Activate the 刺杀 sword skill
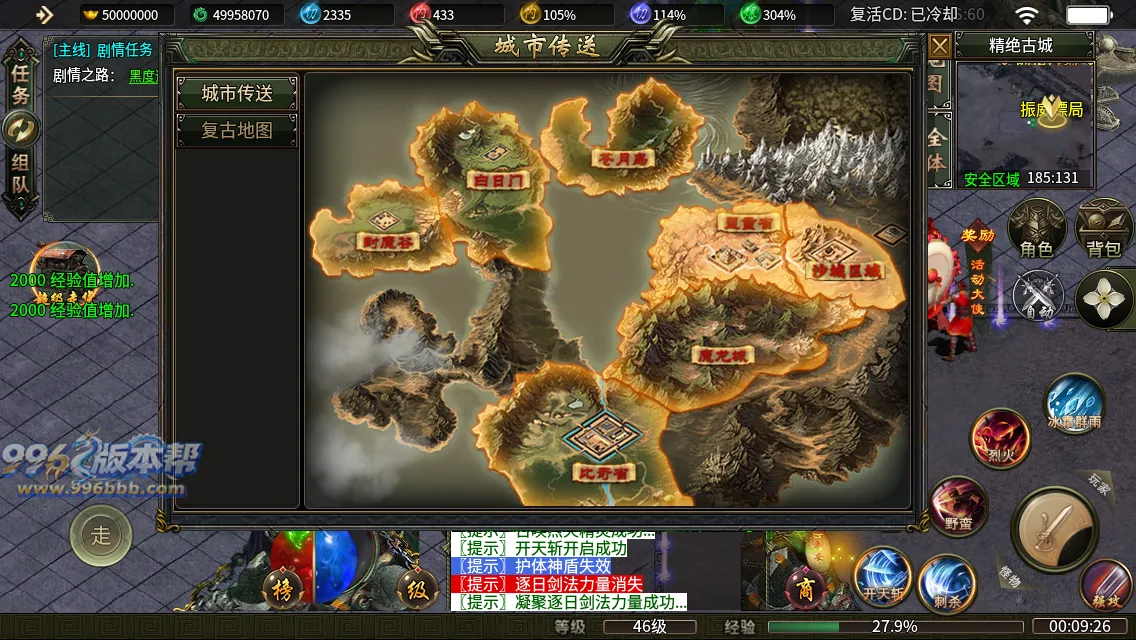This screenshot has height=640, width=1136. coord(945,581)
